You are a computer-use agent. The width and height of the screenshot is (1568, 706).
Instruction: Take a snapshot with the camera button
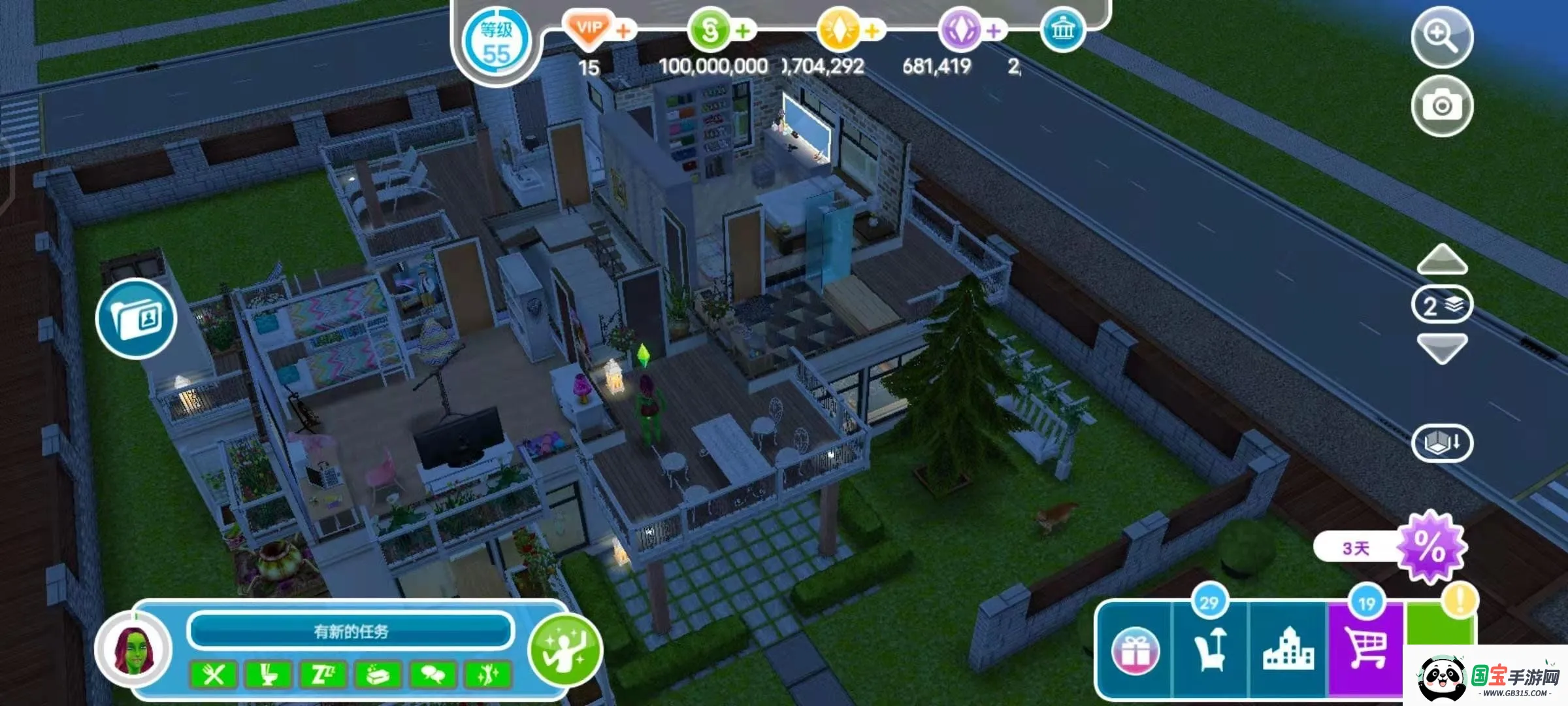(x=1442, y=106)
